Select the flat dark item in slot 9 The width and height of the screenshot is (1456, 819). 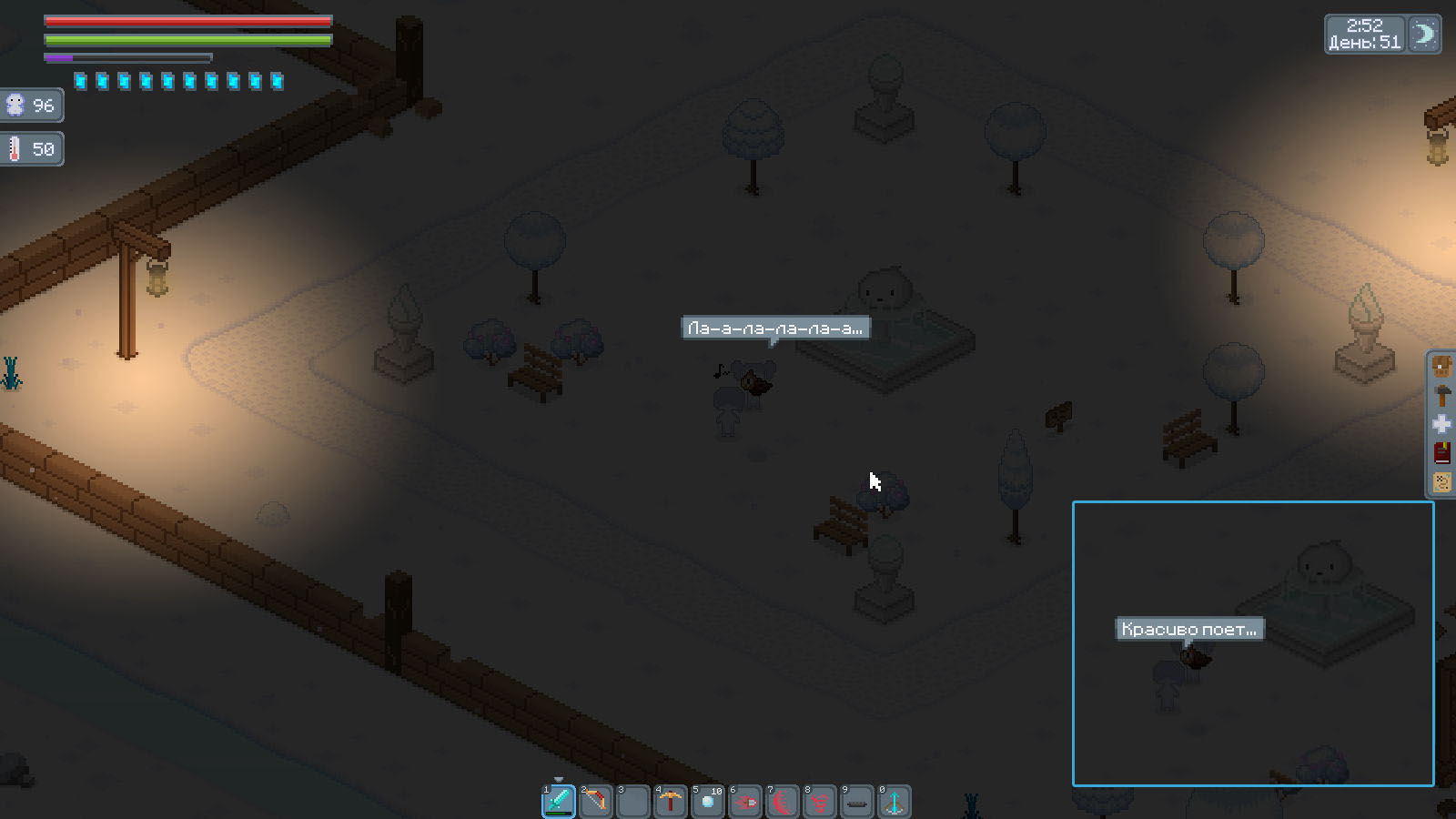tap(857, 802)
